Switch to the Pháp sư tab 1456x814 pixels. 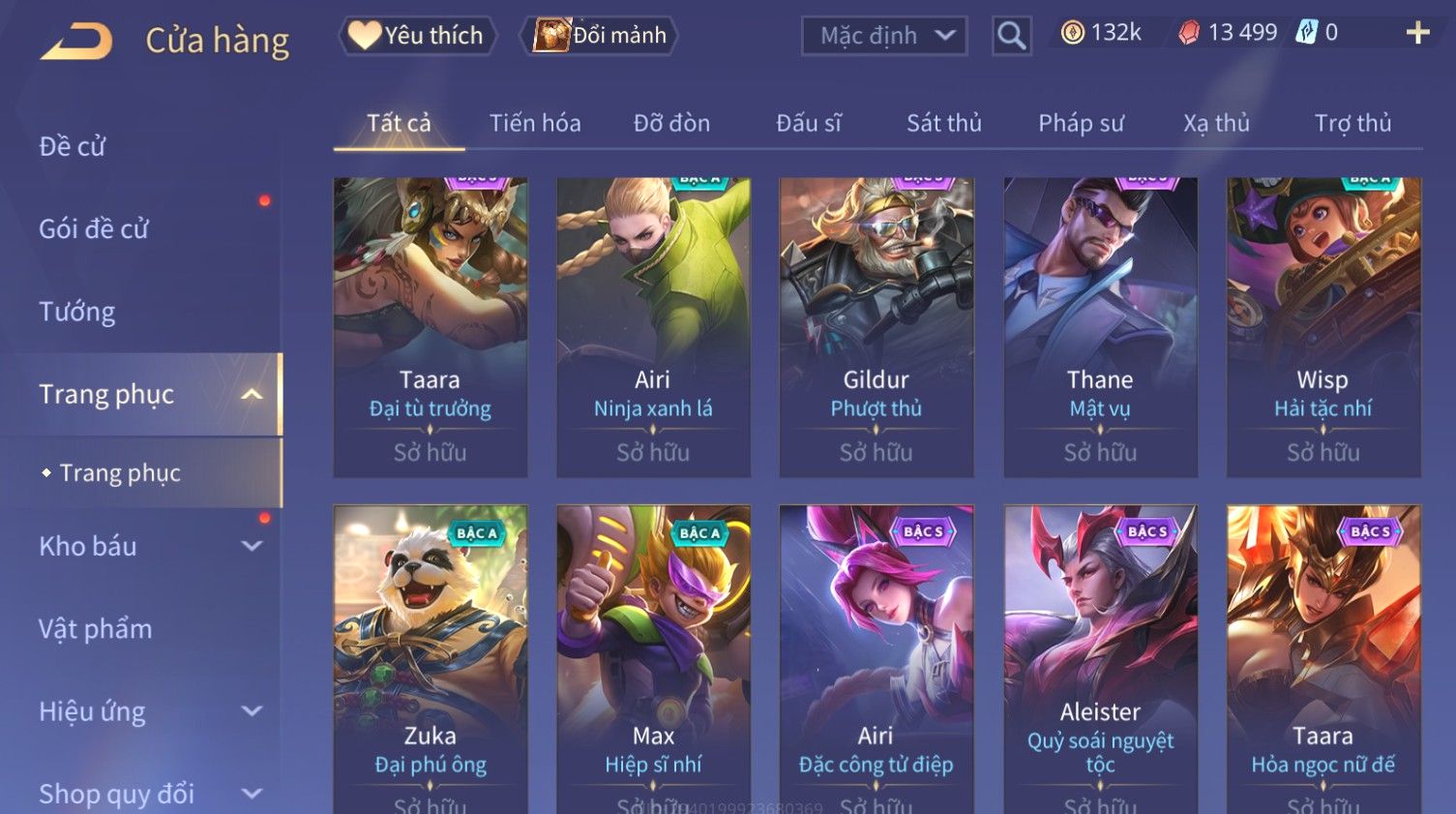[x=1081, y=123]
